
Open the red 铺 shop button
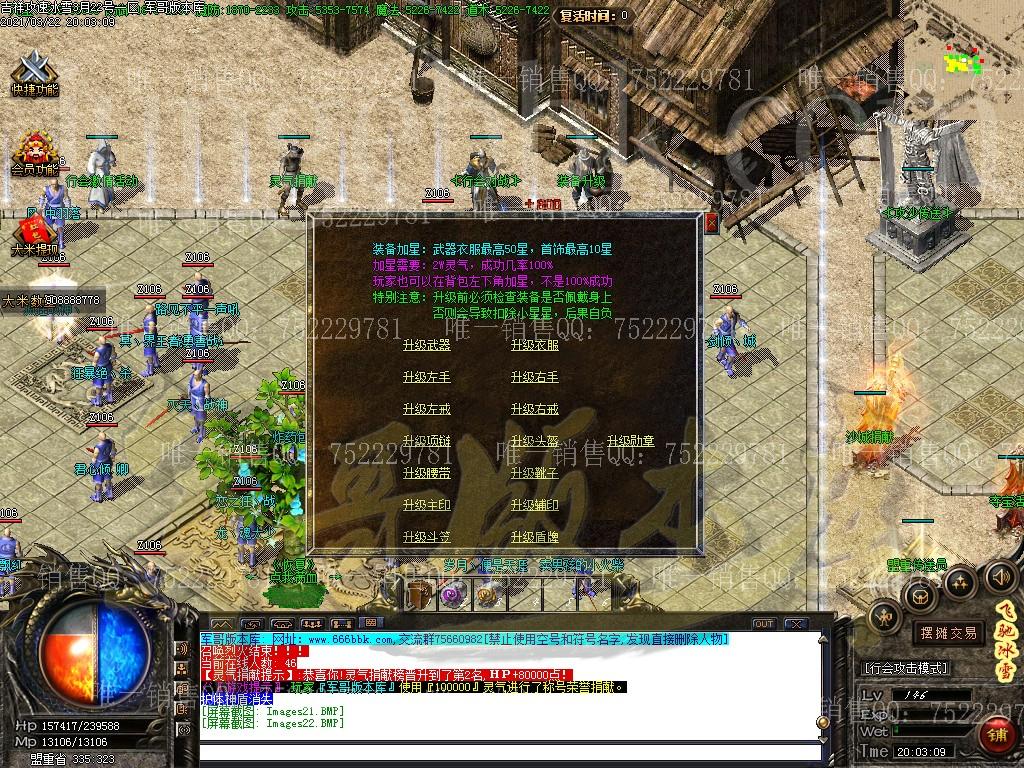[x=997, y=735]
